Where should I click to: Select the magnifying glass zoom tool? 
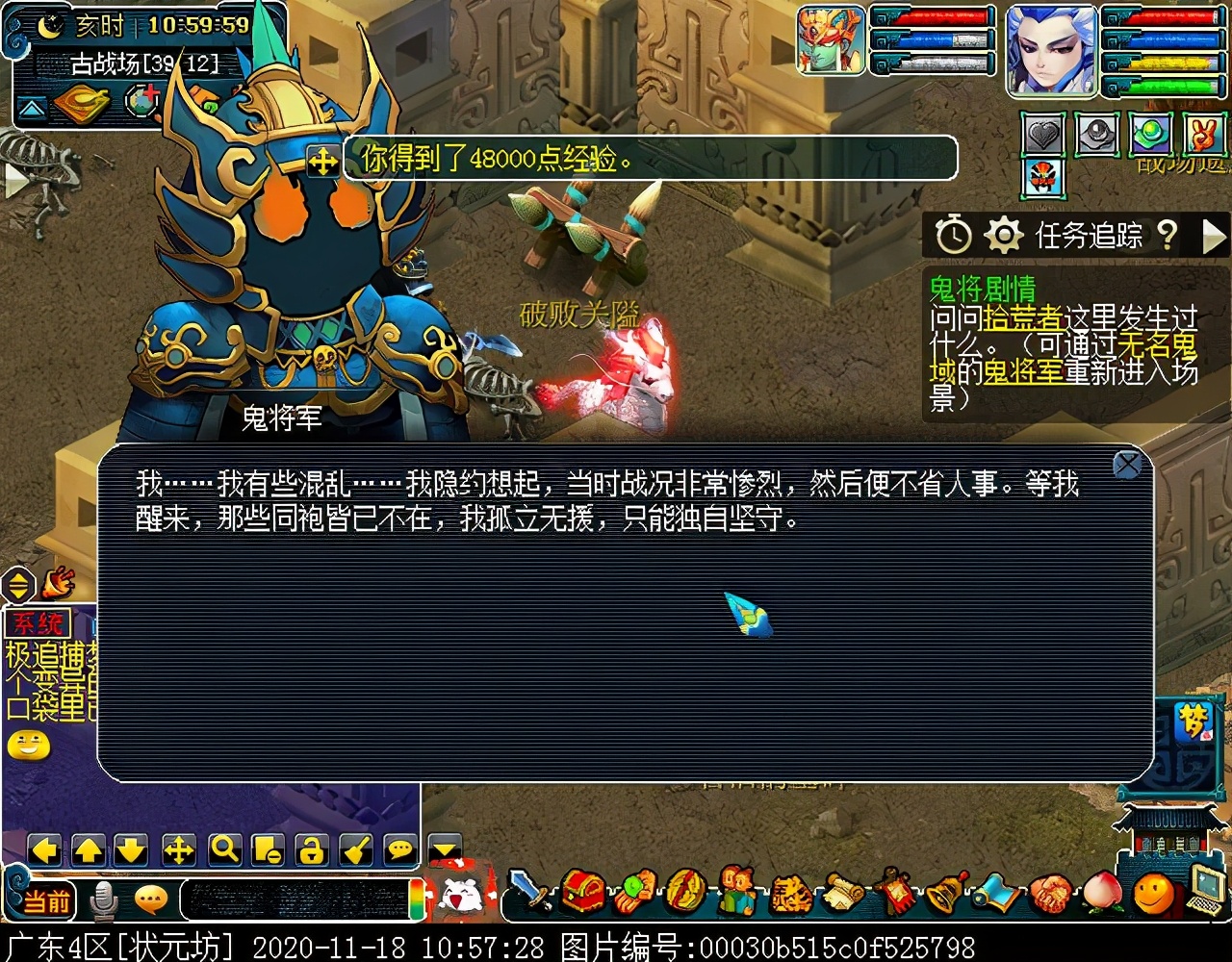[x=223, y=849]
